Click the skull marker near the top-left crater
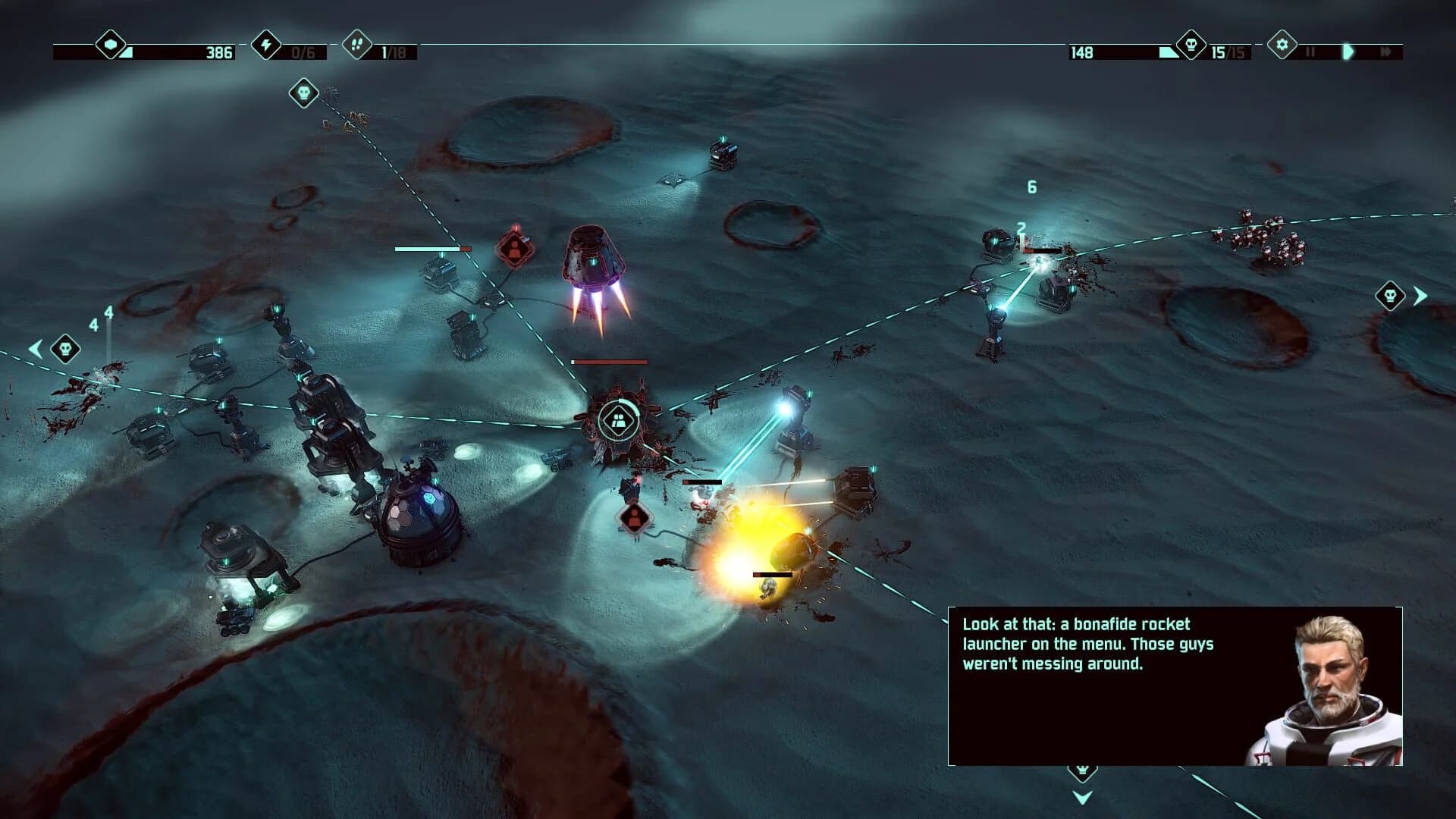1456x819 pixels. 303,93
